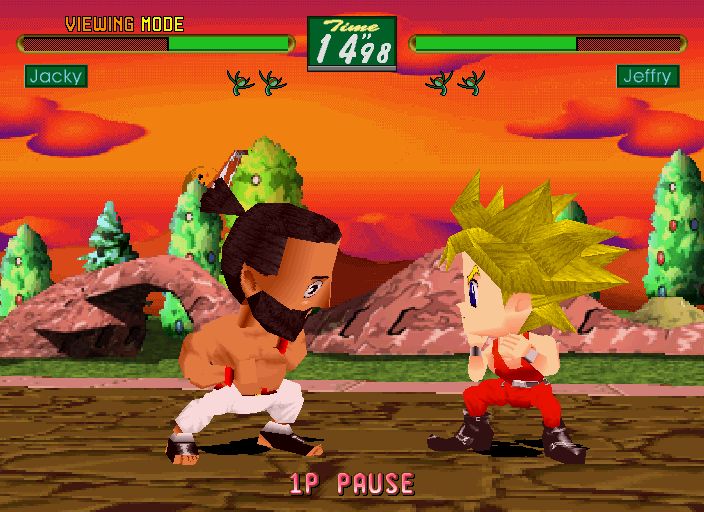This screenshot has height=512, width=704.
Task: Select the Jacky player name tag
Action: pyautogui.click(x=55, y=76)
